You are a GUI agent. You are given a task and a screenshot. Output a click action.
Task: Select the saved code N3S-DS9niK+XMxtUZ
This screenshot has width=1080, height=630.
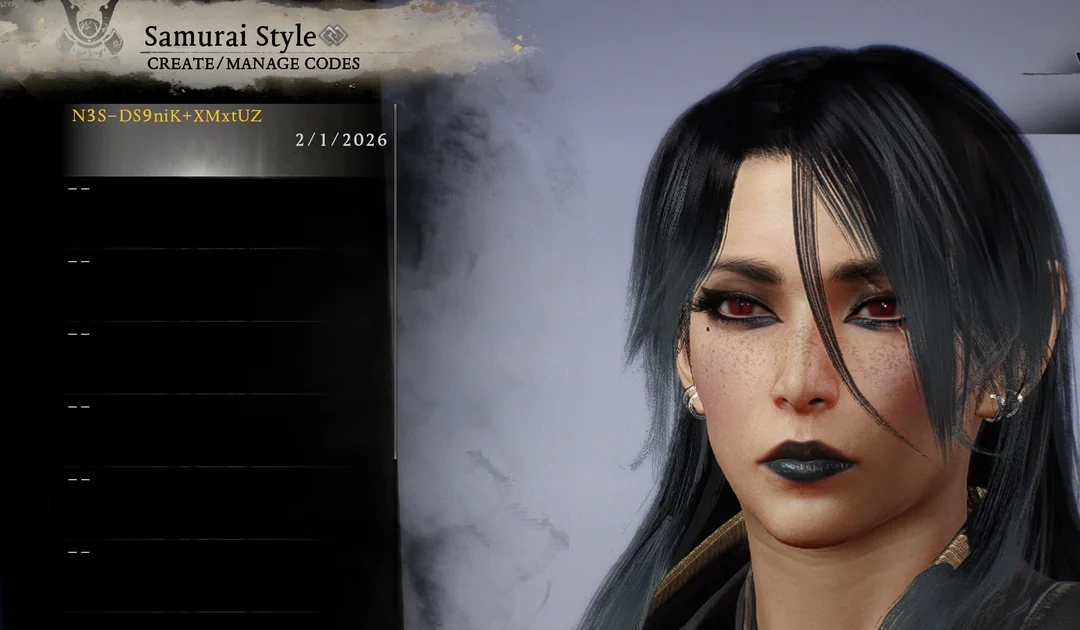[226, 139]
